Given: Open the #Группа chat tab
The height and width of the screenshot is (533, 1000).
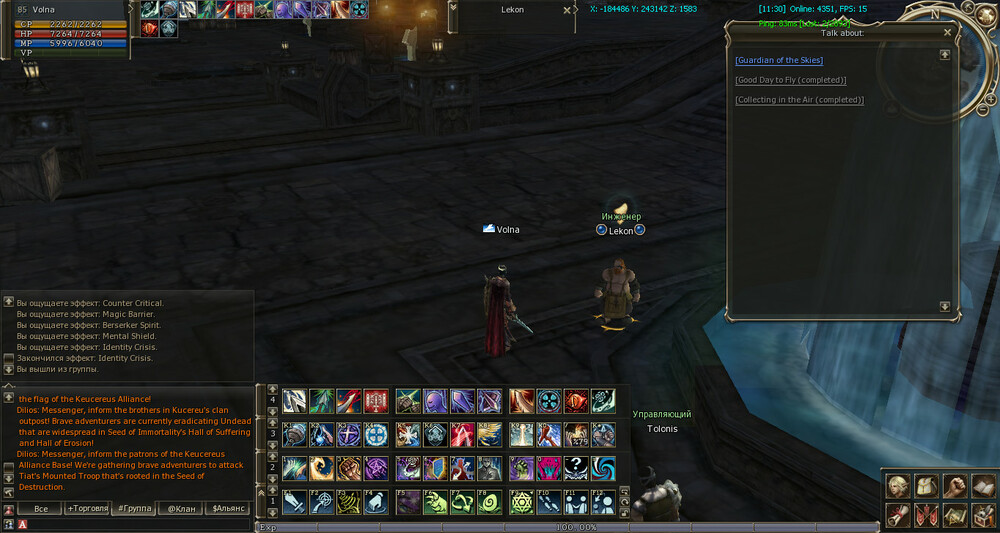Looking at the screenshot, I should (x=134, y=509).
